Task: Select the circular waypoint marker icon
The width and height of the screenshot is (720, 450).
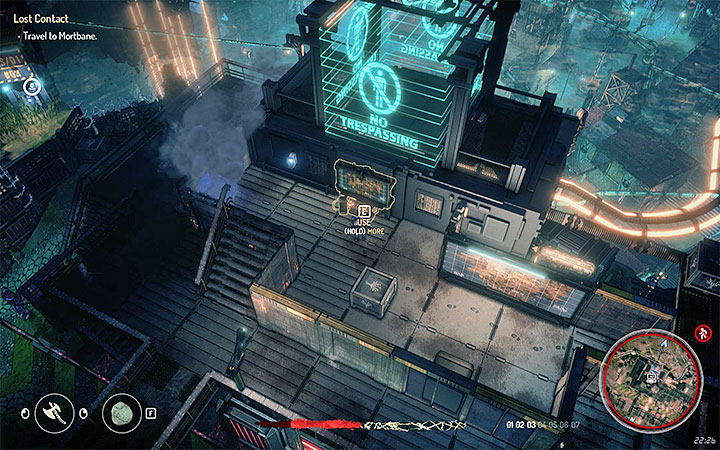Action: 31,87
